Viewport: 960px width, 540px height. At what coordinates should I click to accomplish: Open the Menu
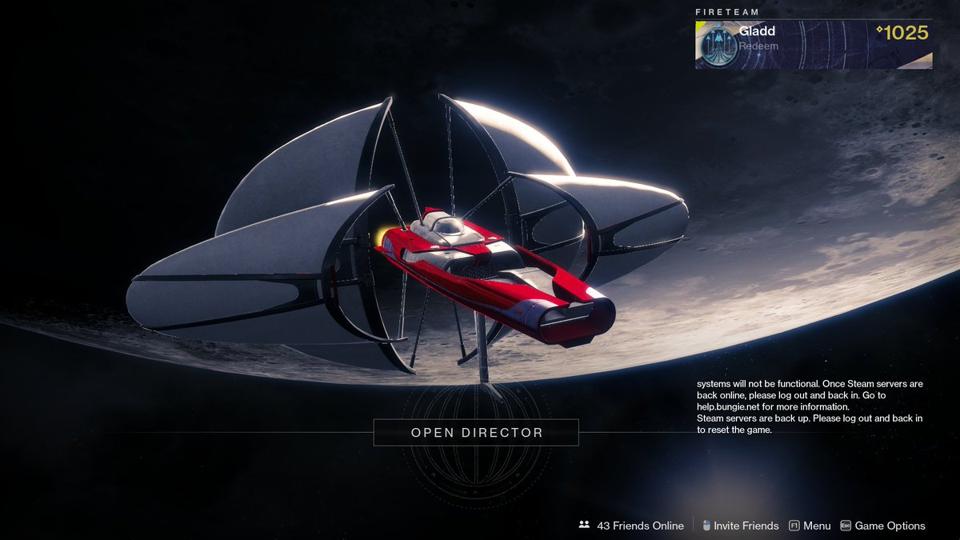click(810, 525)
